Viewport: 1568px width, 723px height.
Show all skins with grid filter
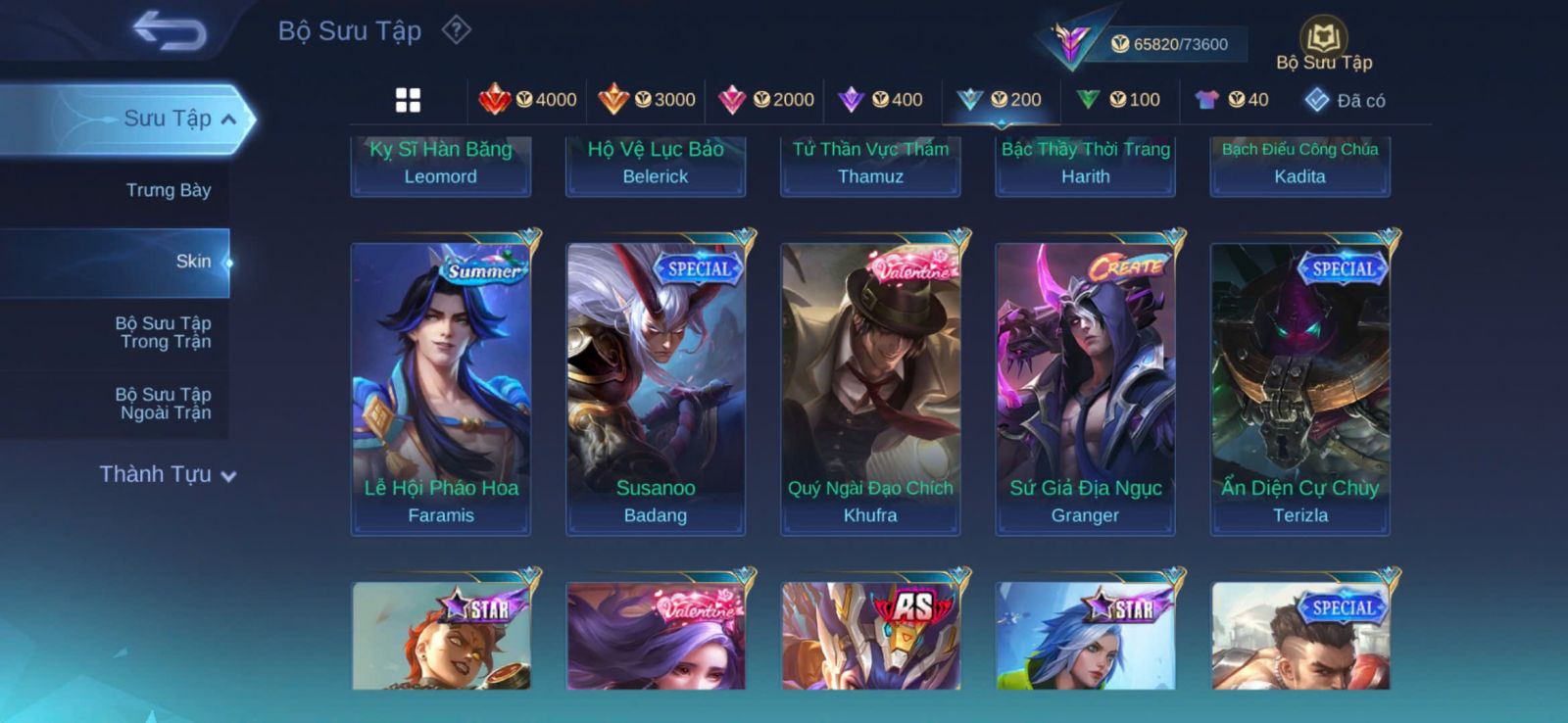[x=408, y=100]
